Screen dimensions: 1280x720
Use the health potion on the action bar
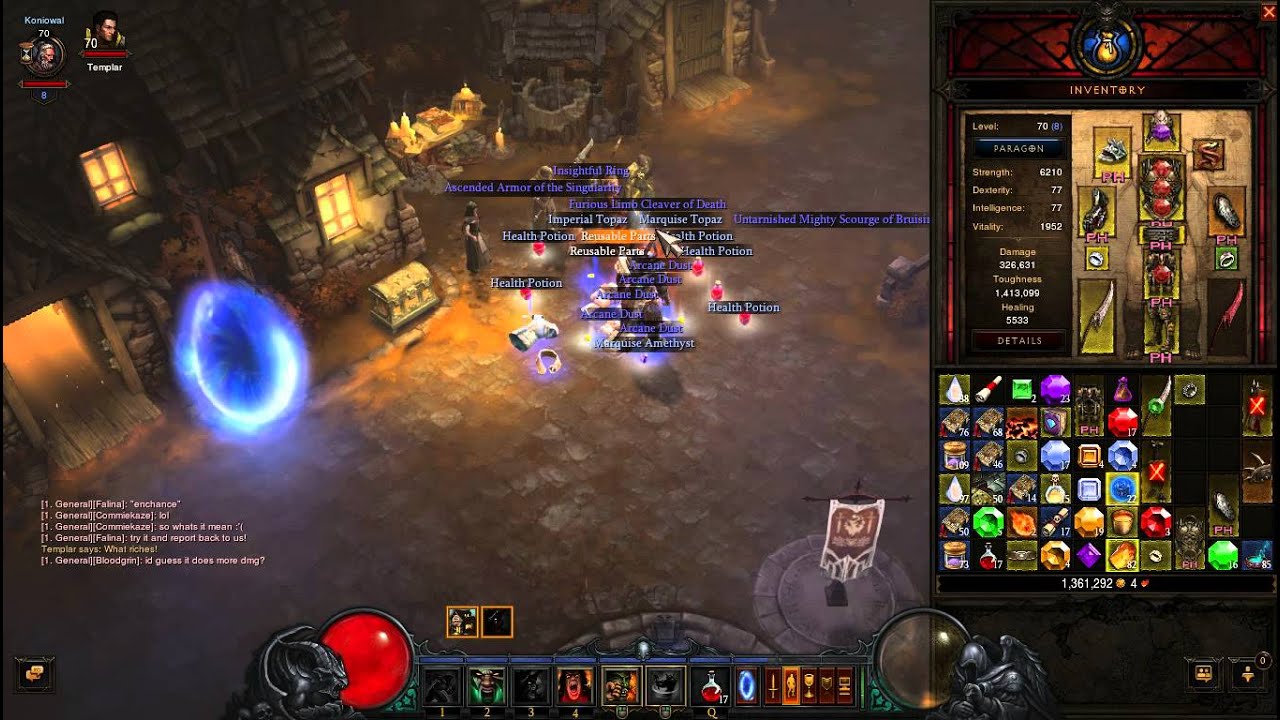711,686
